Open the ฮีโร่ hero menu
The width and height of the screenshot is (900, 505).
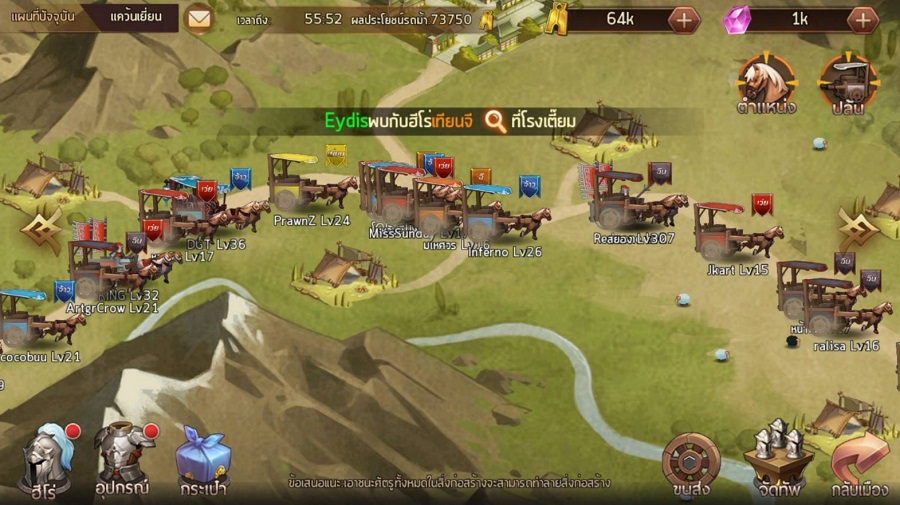(46, 459)
